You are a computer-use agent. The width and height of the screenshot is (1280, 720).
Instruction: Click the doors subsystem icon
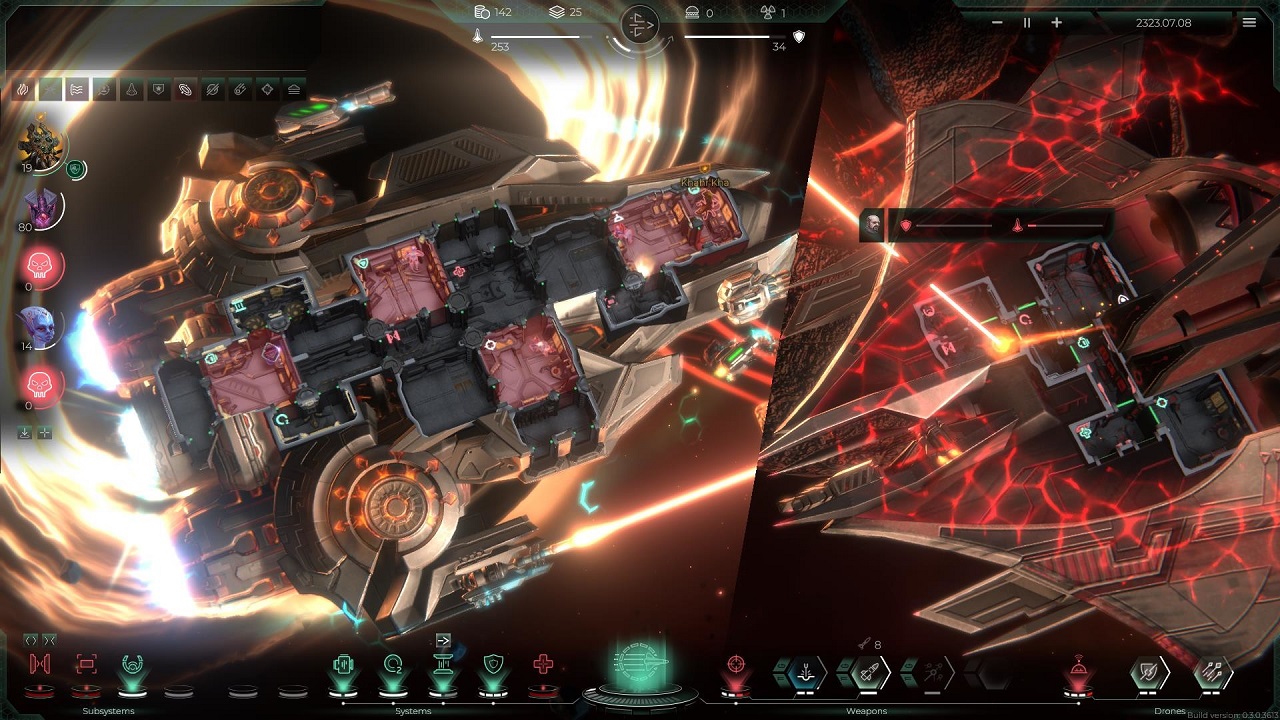point(38,664)
